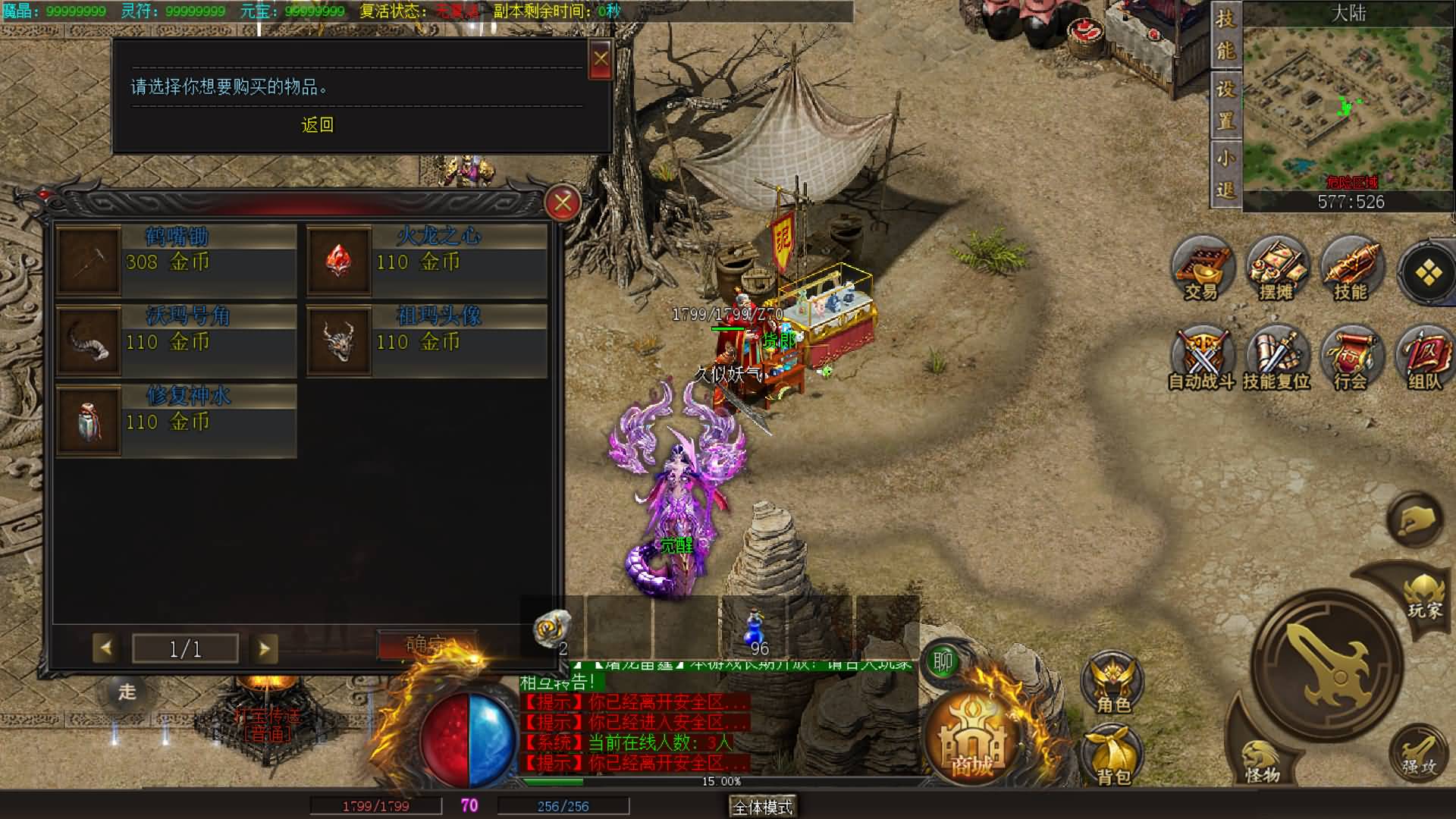Toggle 自动战斗 auto battle
This screenshot has width=1456, height=819.
click(x=1201, y=359)
